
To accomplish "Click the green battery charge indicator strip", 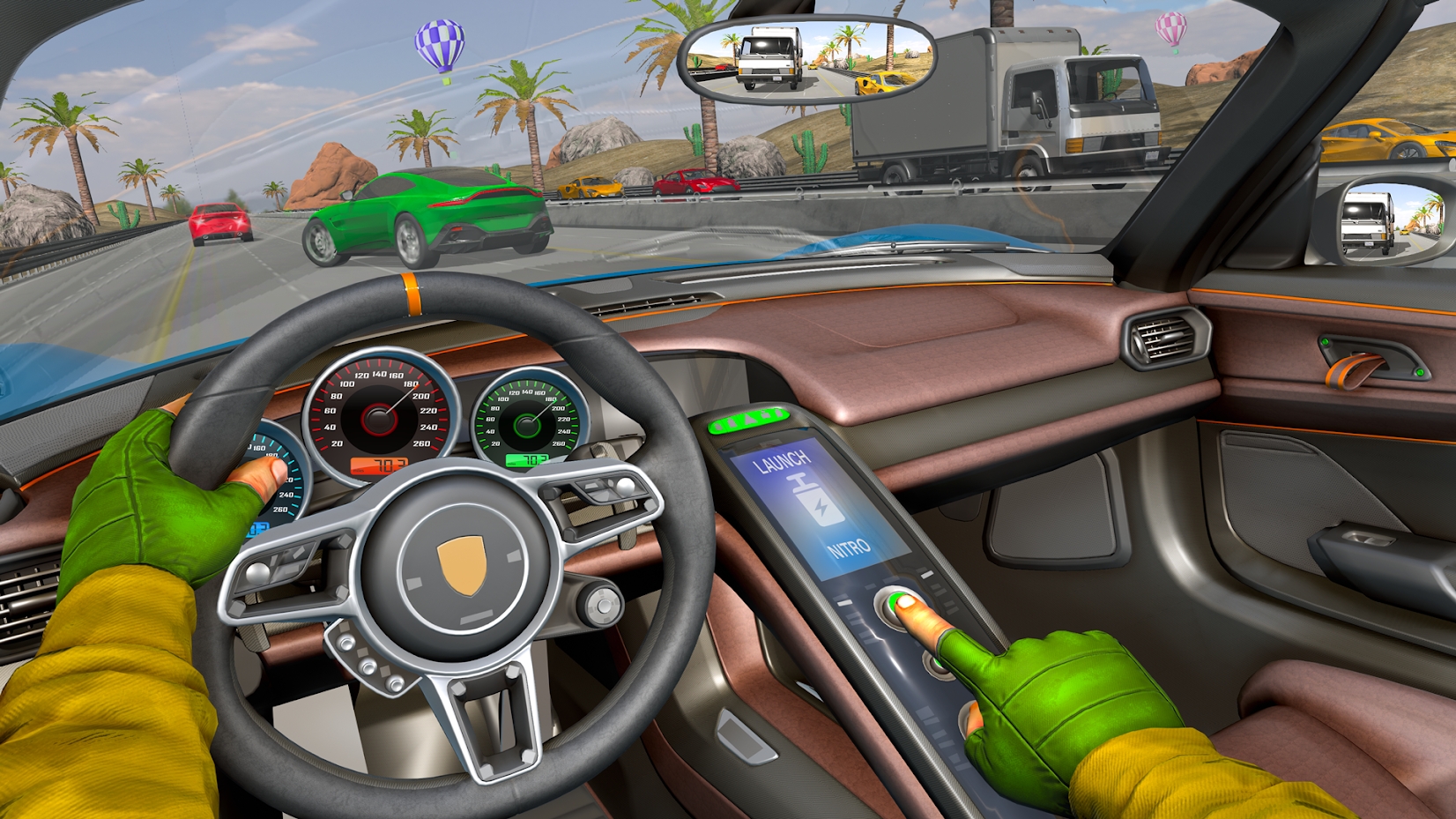I will click(749, 421).
